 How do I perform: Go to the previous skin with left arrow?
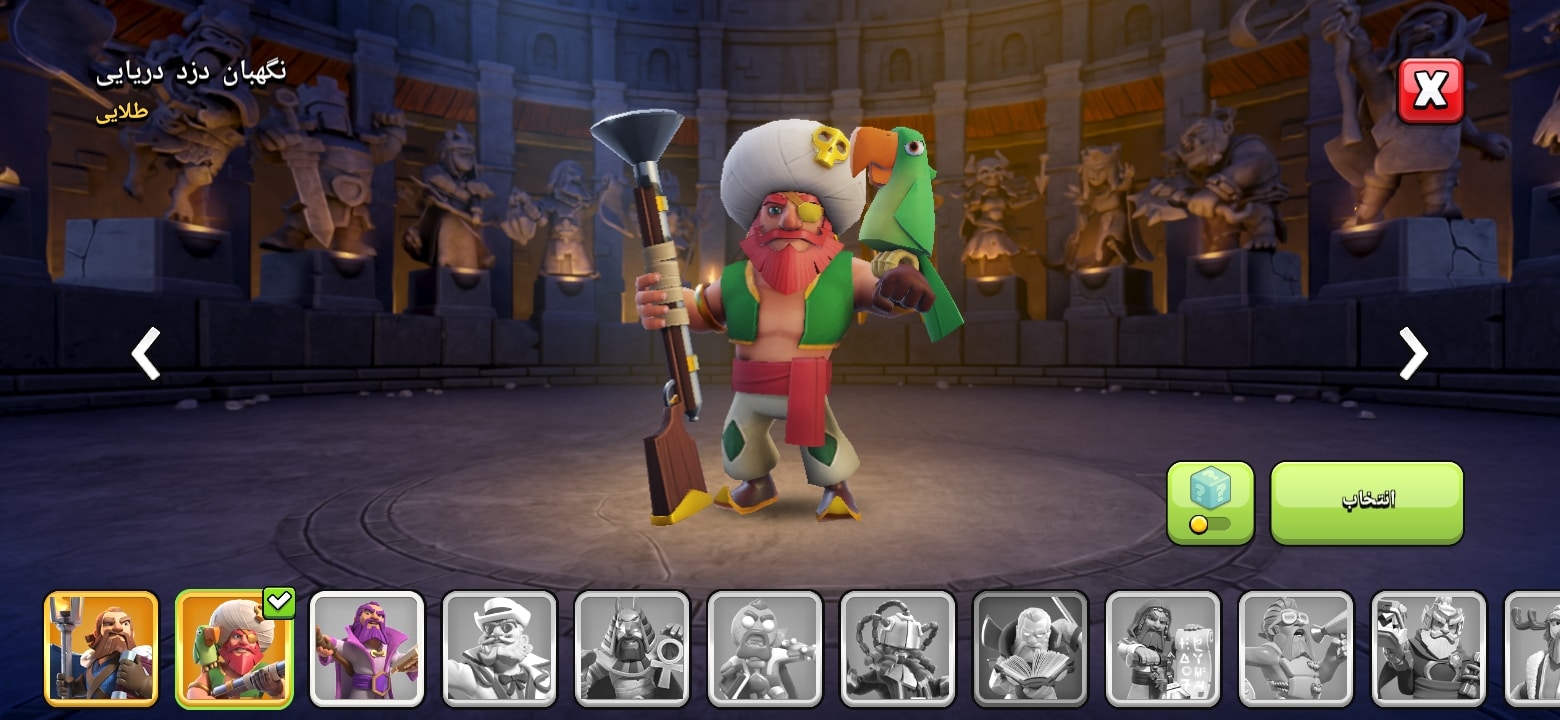point(146,353)
